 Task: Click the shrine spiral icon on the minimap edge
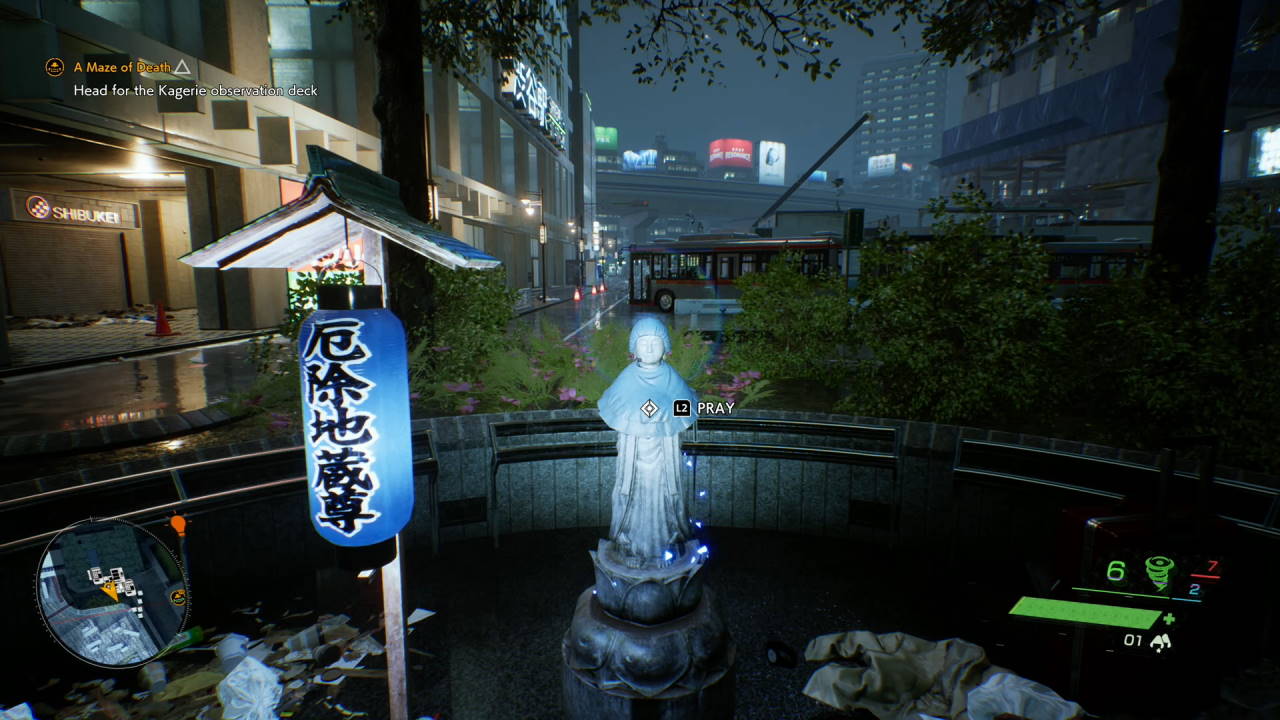point(177,598)
